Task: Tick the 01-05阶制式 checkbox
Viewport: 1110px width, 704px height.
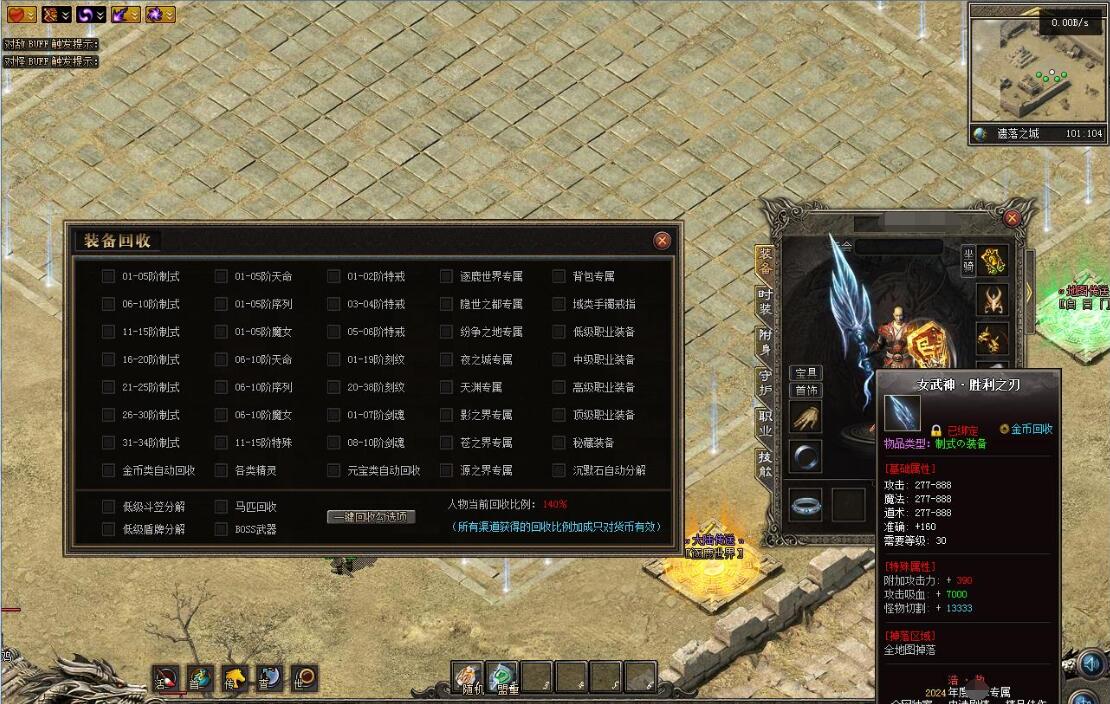Action: coord(108,276)
